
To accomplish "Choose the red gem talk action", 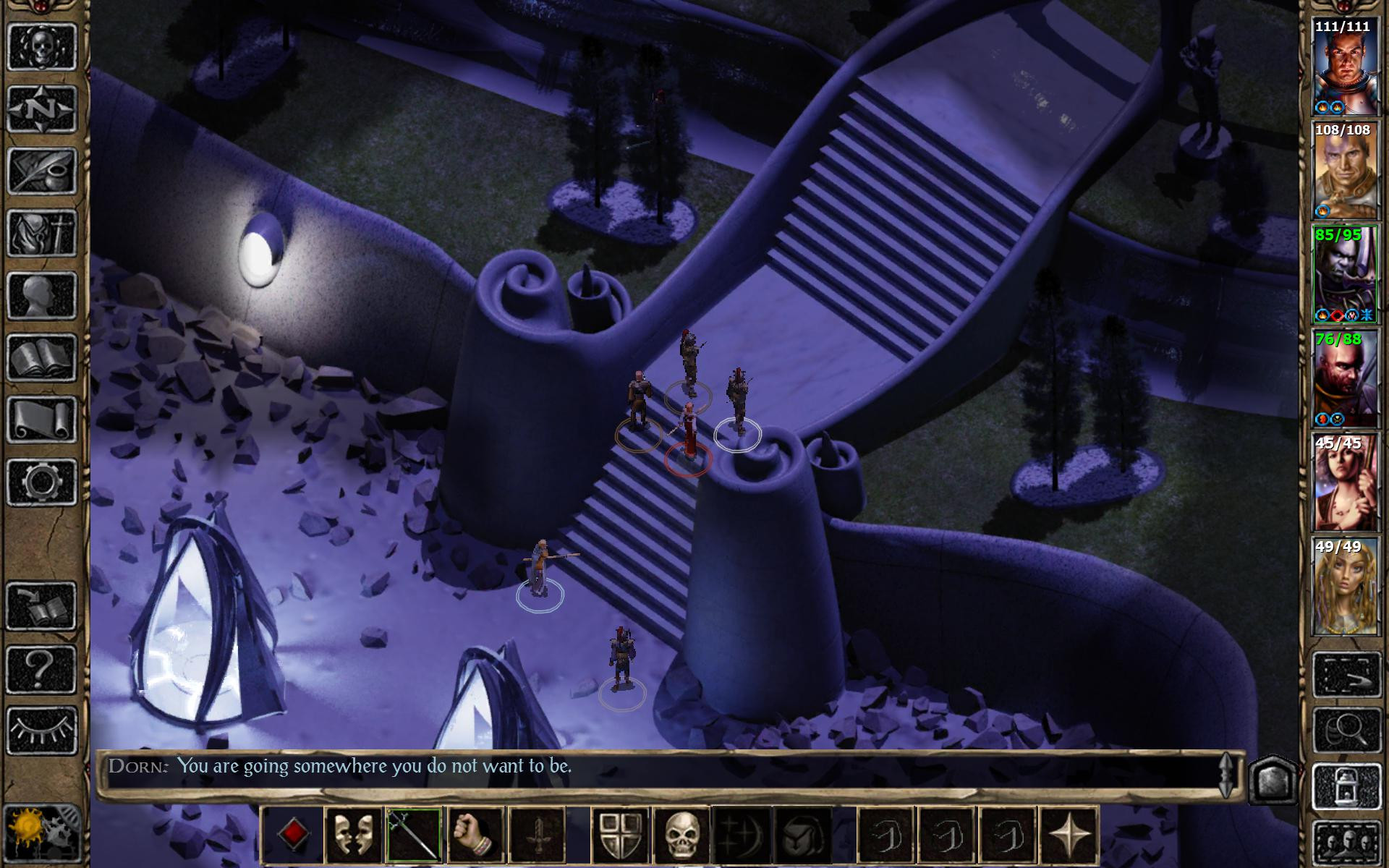I will click(x=292, y=835).
